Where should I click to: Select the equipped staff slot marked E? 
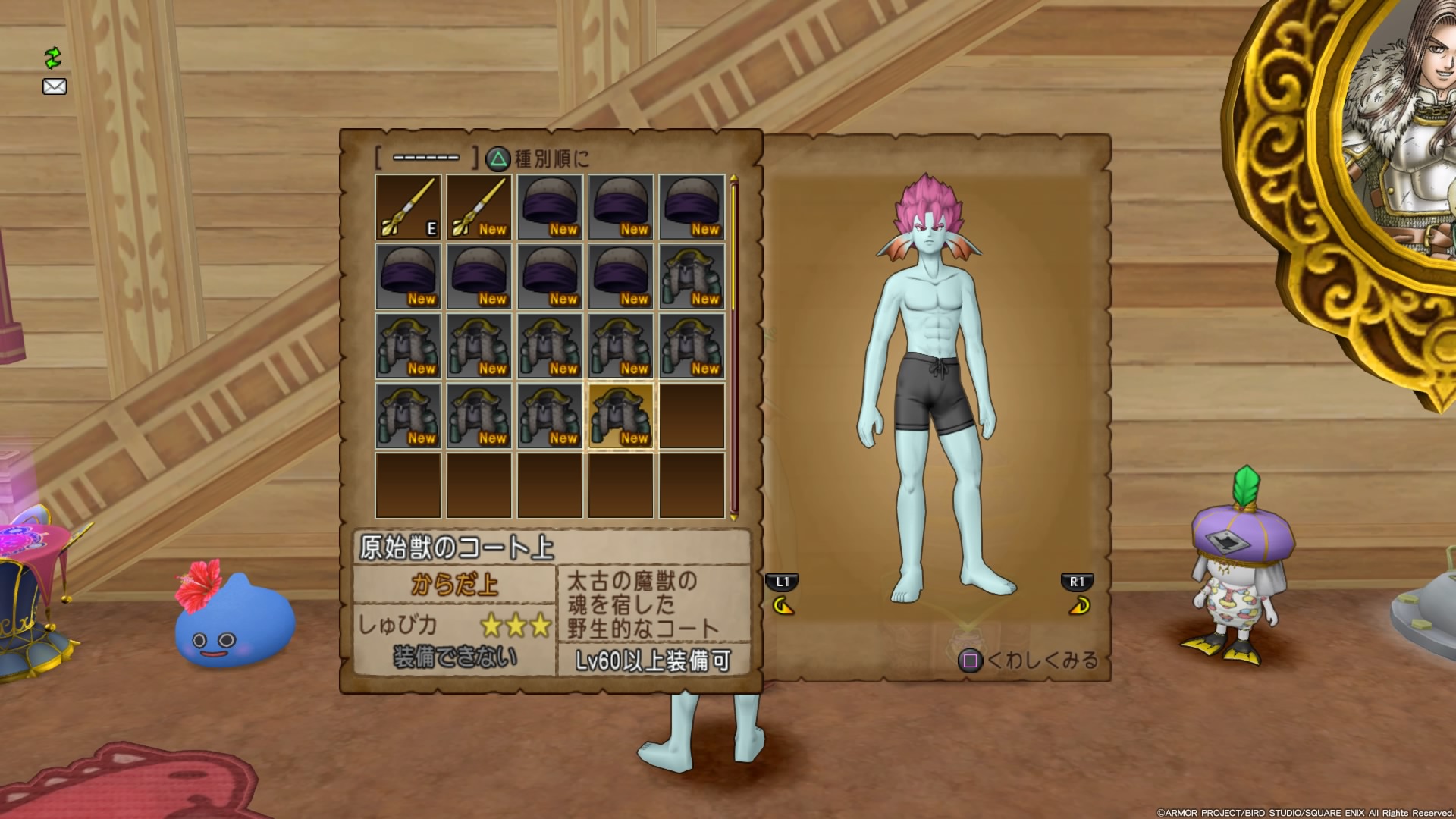click(x=408, y=207)
